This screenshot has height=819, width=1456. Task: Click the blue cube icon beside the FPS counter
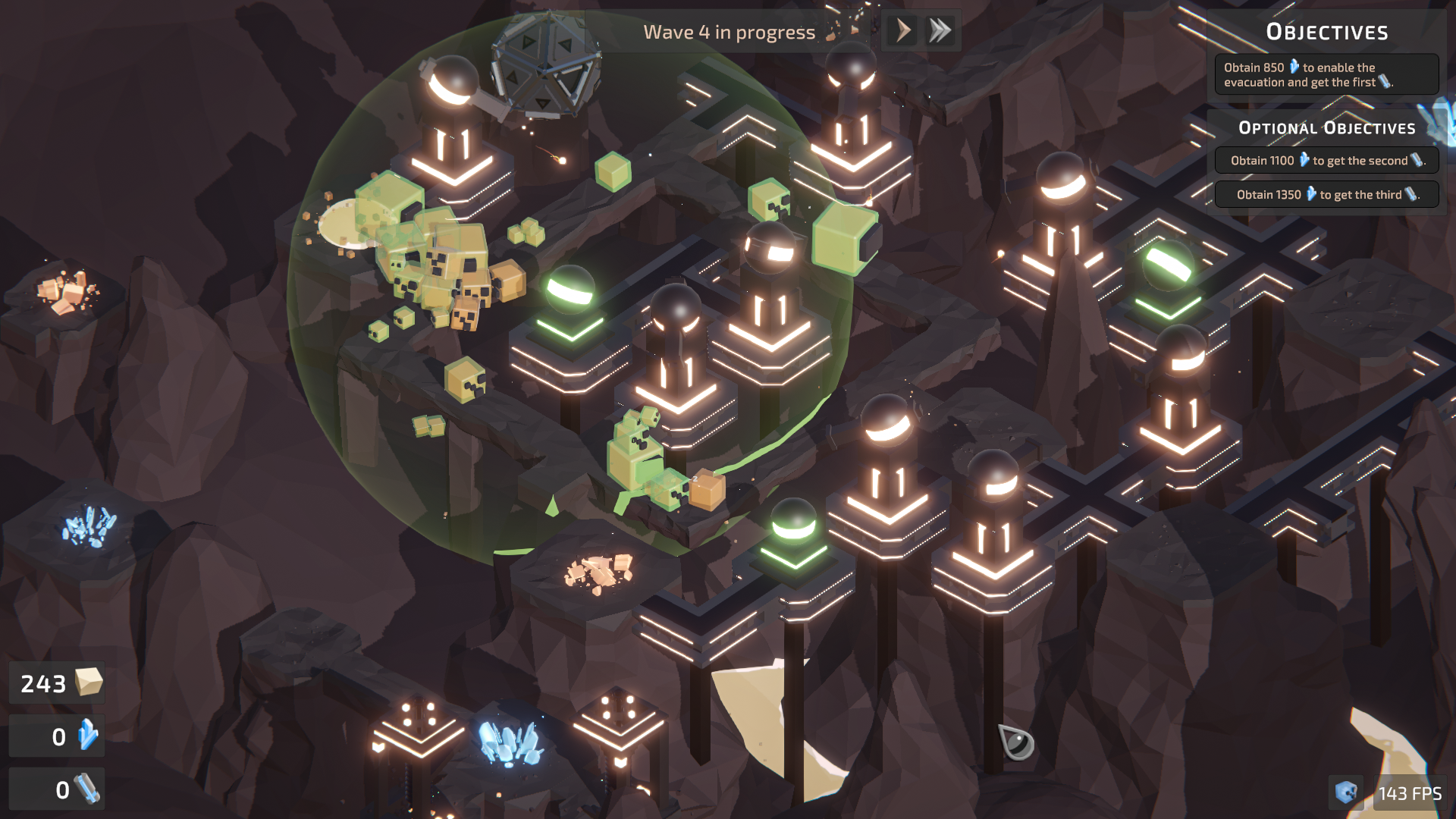1346,793
